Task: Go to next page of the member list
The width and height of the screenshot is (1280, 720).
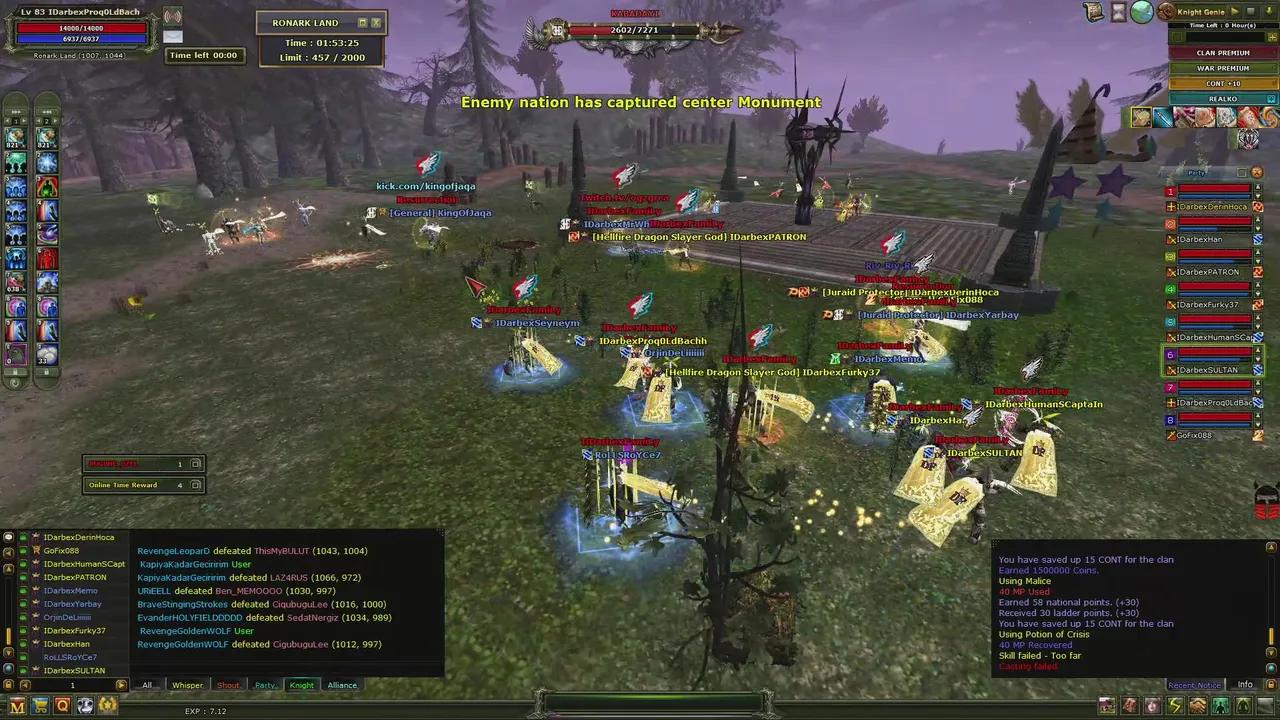Action: (x=121, y=685)
